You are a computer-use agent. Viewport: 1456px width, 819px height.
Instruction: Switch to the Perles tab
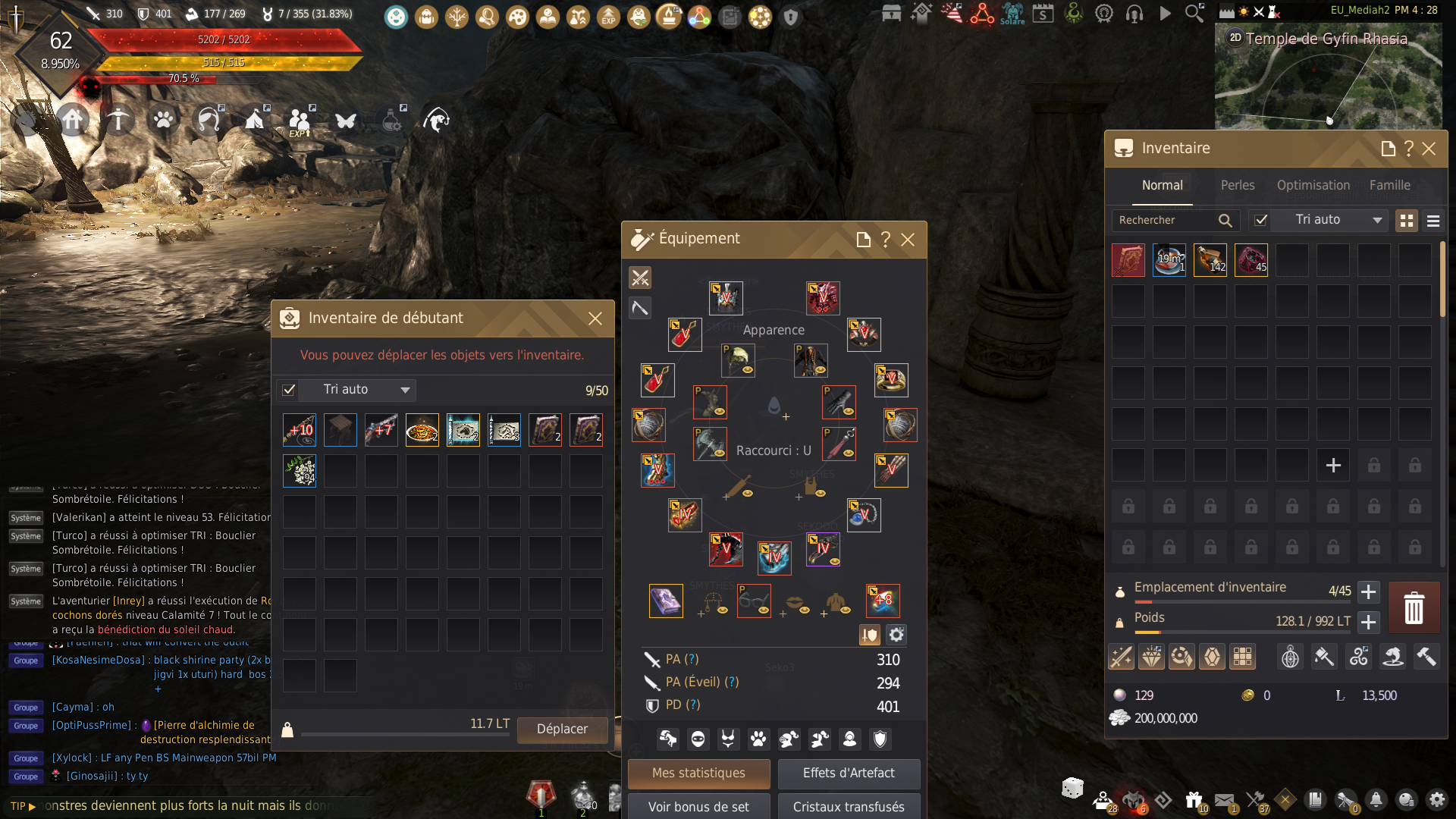pyautogui.click(x=1238, y=185)
